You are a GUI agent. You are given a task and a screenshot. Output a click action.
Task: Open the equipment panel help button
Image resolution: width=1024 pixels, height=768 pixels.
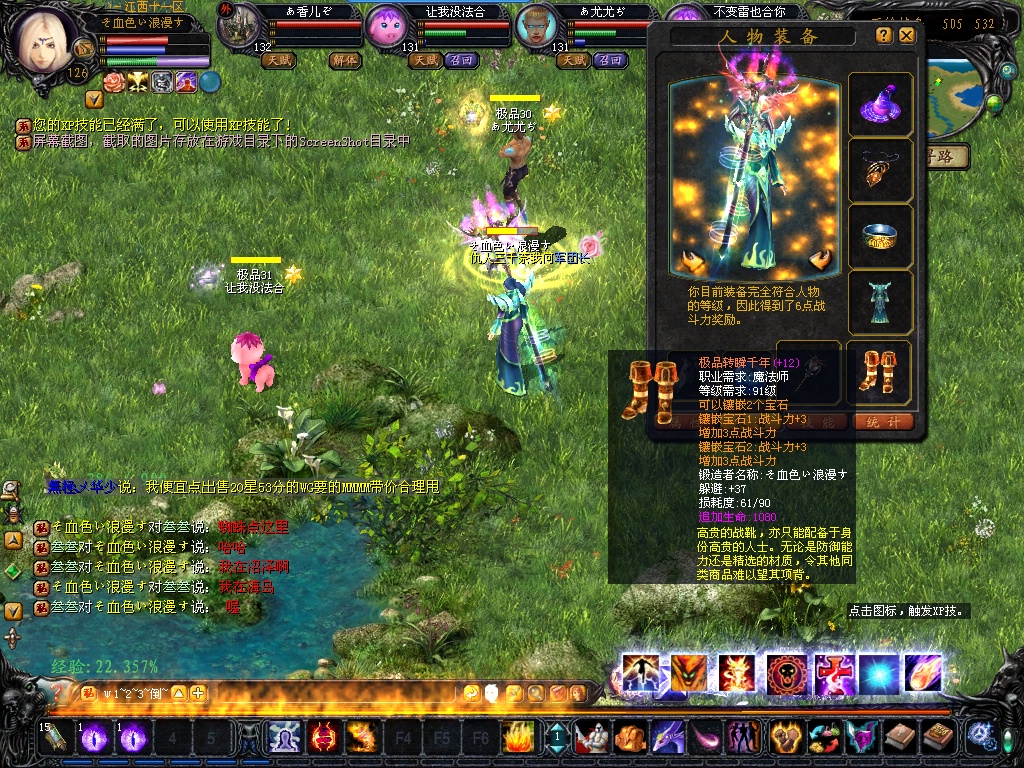(884, 35)
